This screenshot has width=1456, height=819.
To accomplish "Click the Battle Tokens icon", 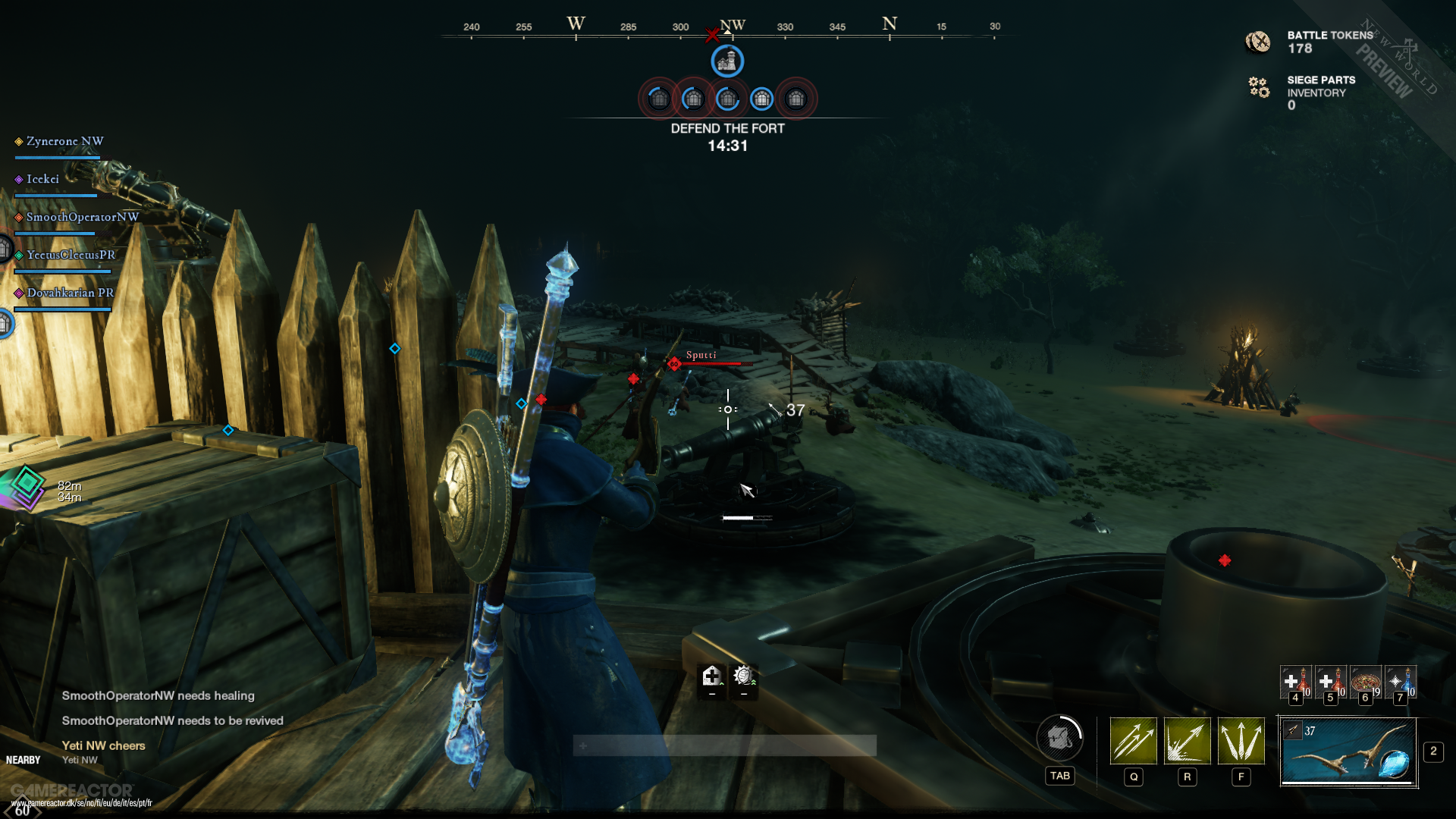I will pyautogui.click(x=1258, y=42).
